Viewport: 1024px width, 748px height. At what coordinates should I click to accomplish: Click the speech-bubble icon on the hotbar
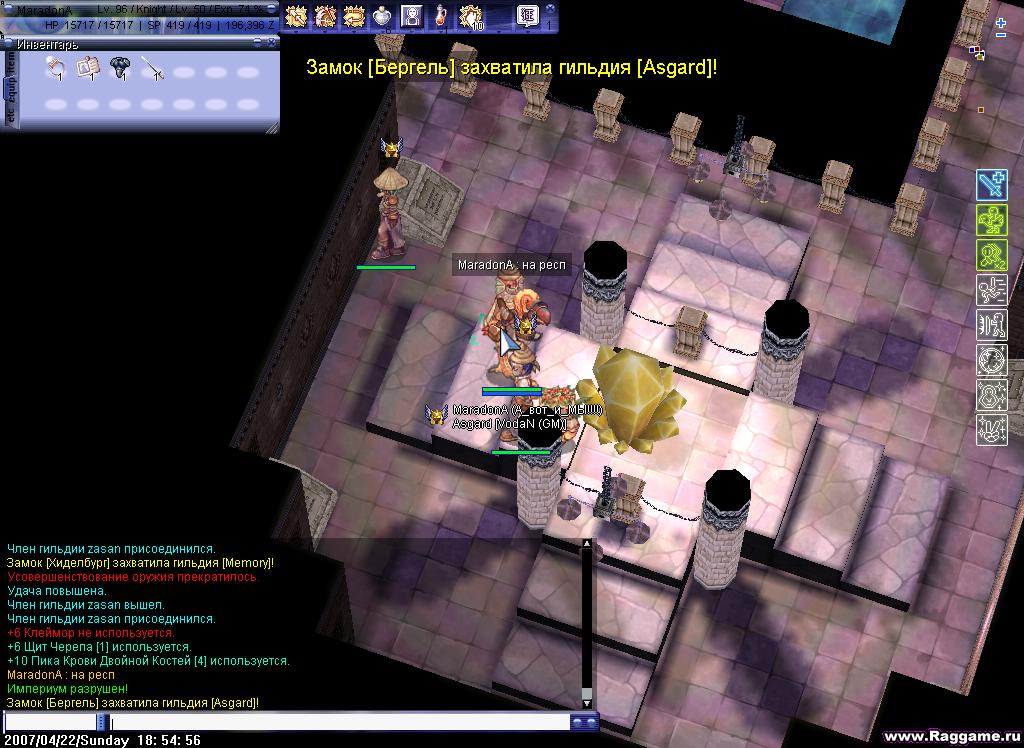[528, 16]
